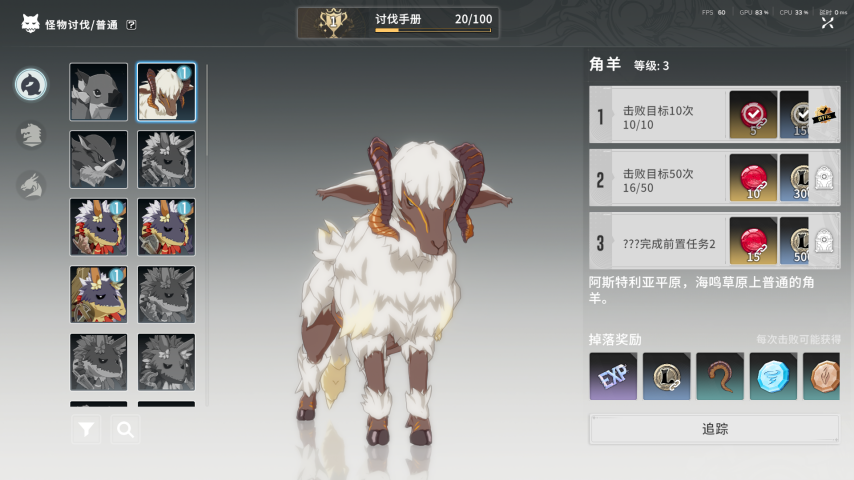View the blue crystal drop reward

773,376
